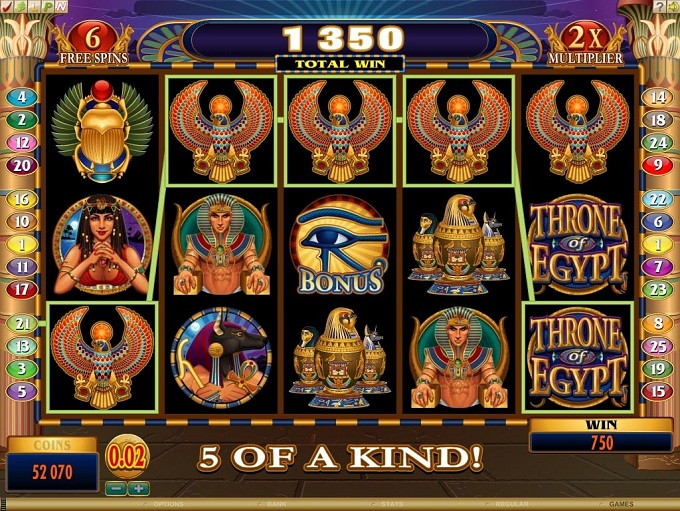This screenshot has width=680, height=511.
Task: Select payline number 14 marker
Action: point(658,97)
